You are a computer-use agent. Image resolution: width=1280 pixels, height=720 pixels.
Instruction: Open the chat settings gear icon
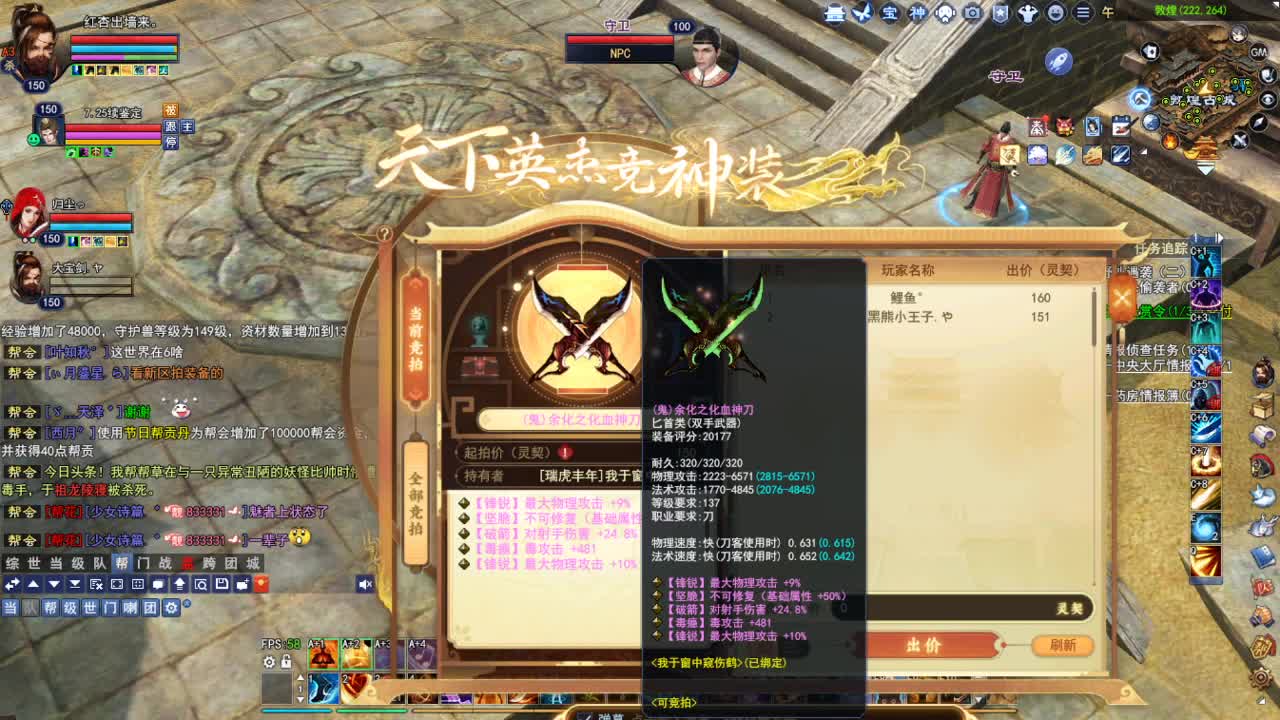[x=172, y=607]
